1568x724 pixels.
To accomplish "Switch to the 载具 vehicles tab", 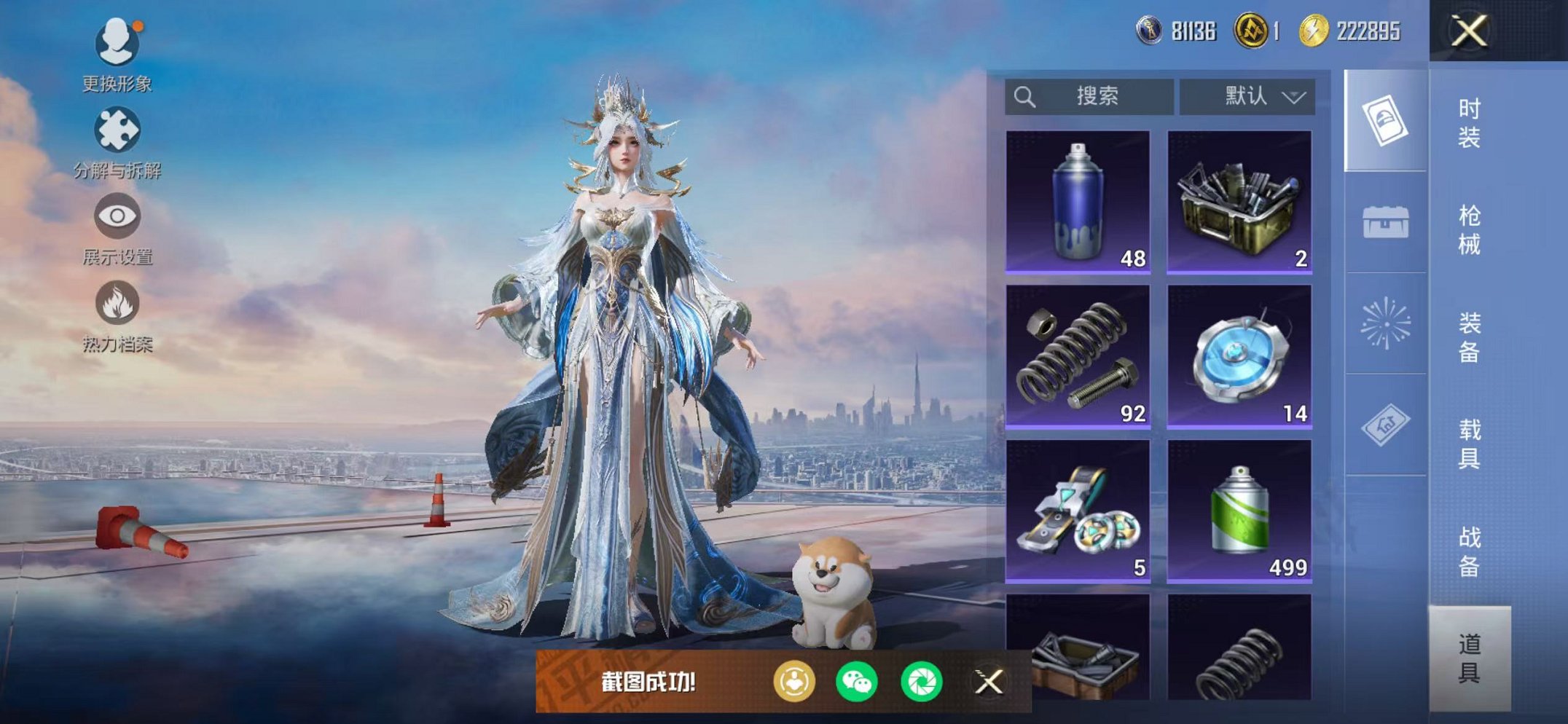I will [1468, 444].
